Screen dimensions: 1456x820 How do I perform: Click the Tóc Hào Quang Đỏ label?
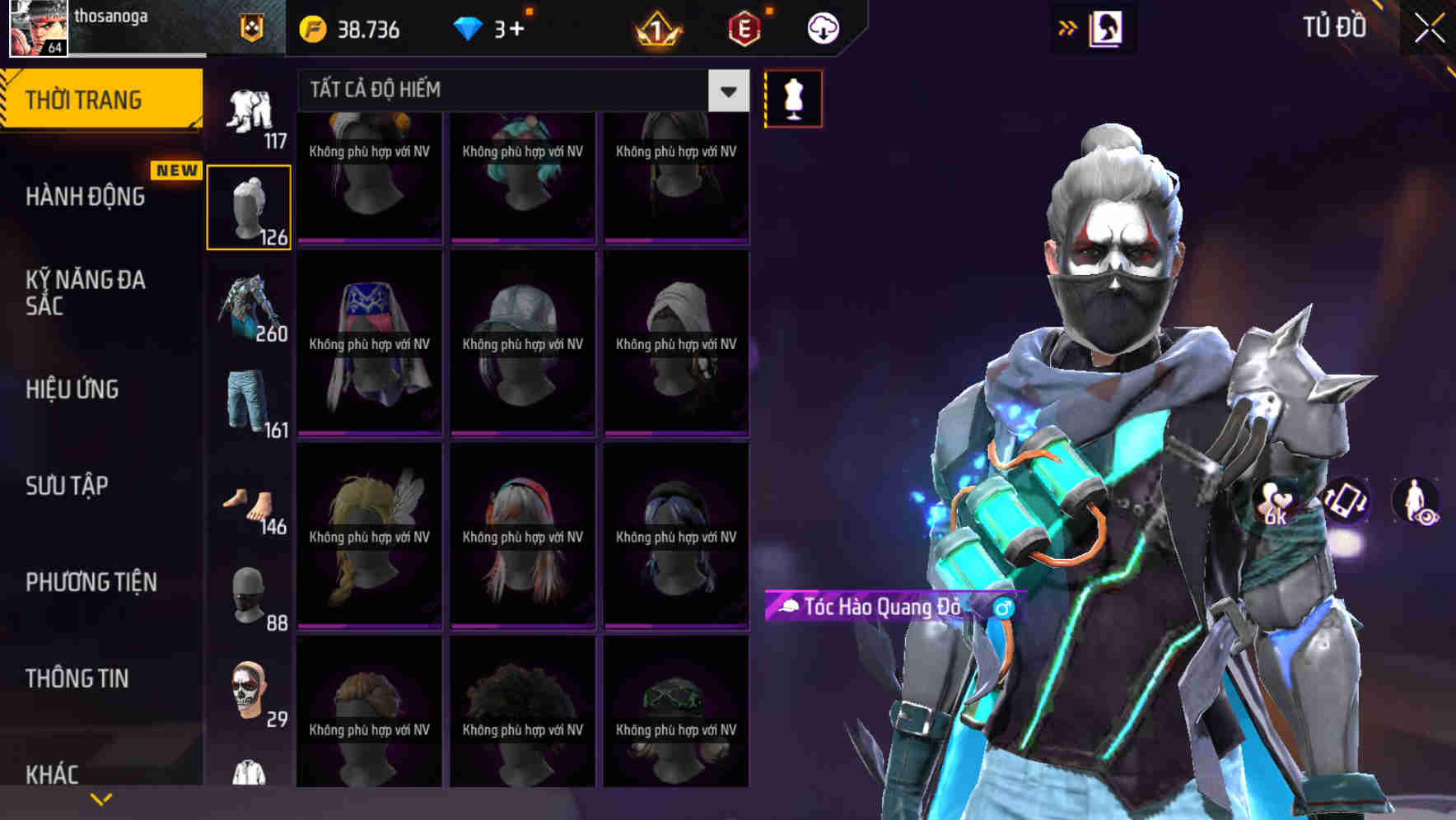(x=888, y=607)
